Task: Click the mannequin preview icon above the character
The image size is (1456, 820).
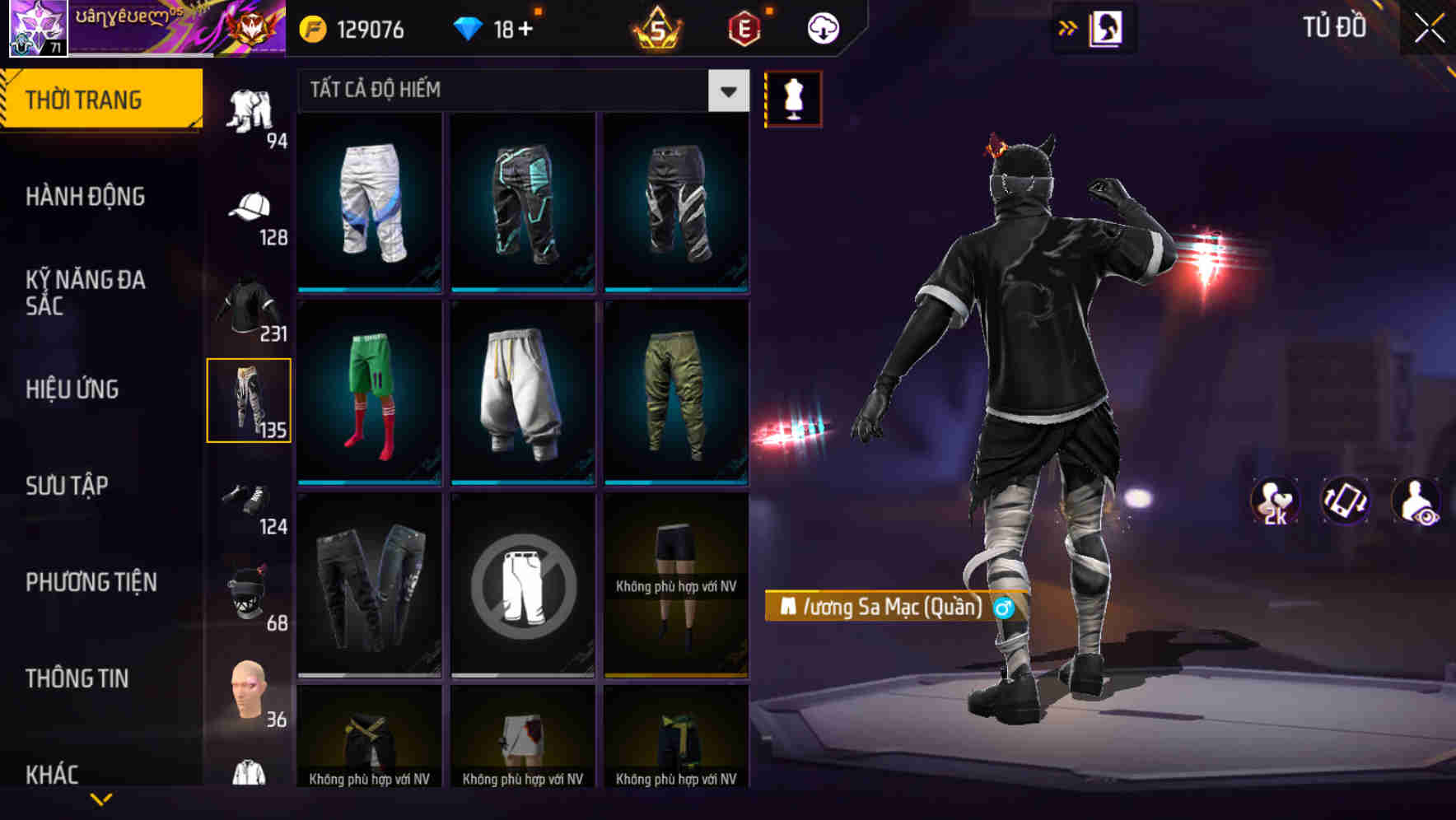Action: [793, 98]
